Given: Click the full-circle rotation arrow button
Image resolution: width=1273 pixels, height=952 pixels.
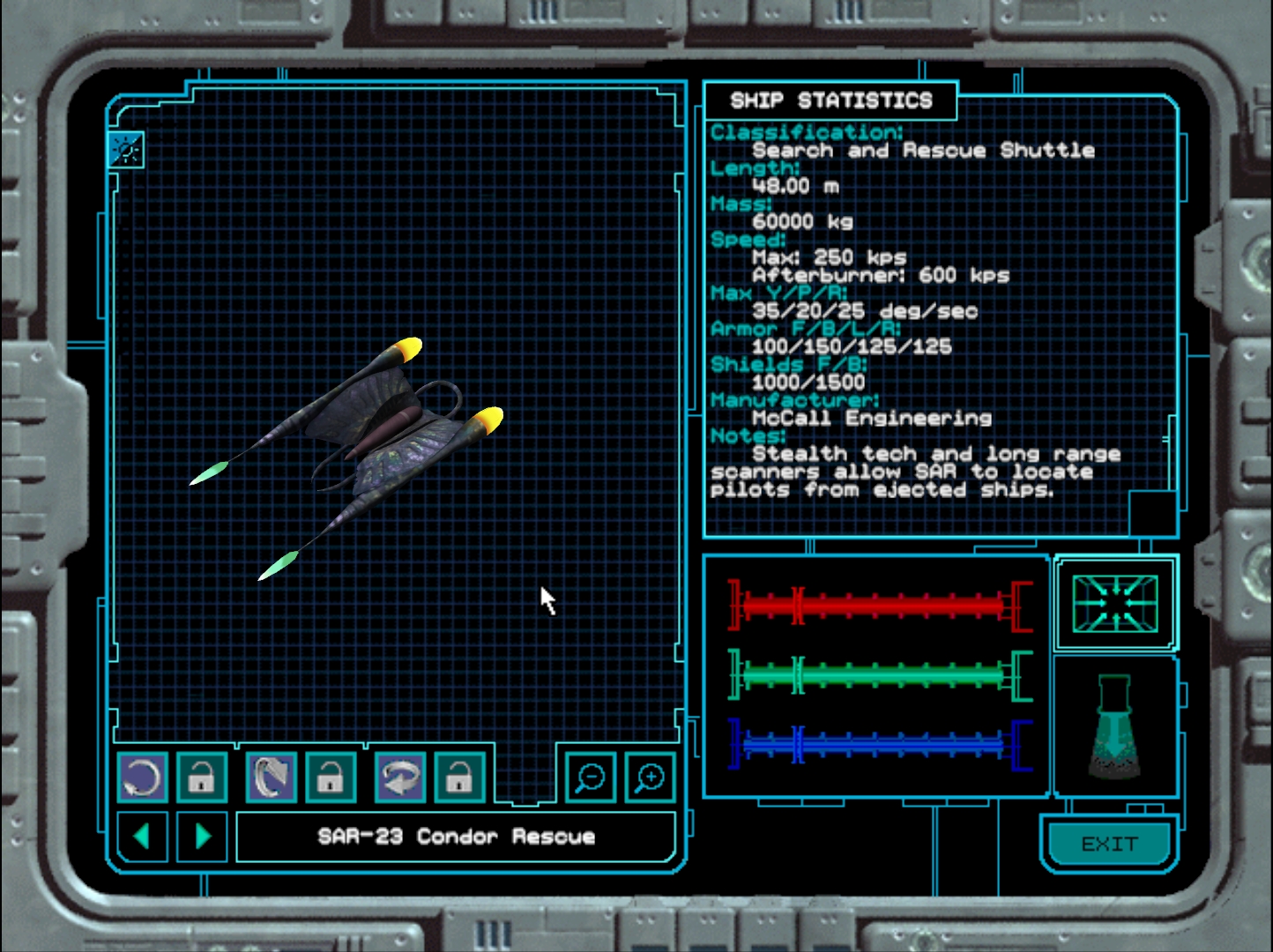Looking at the screenshot, I should 142,777.
